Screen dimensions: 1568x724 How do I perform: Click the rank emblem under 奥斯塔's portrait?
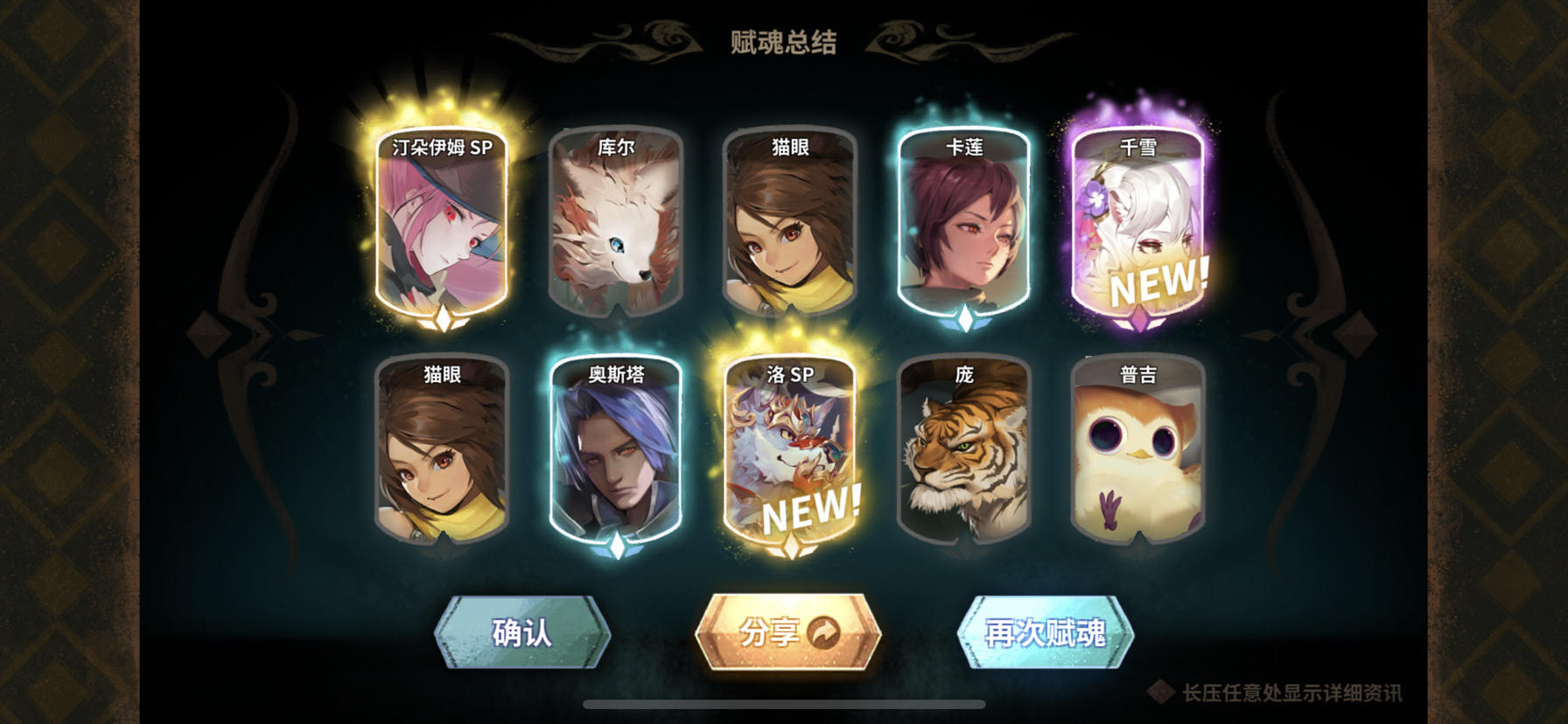618,545
